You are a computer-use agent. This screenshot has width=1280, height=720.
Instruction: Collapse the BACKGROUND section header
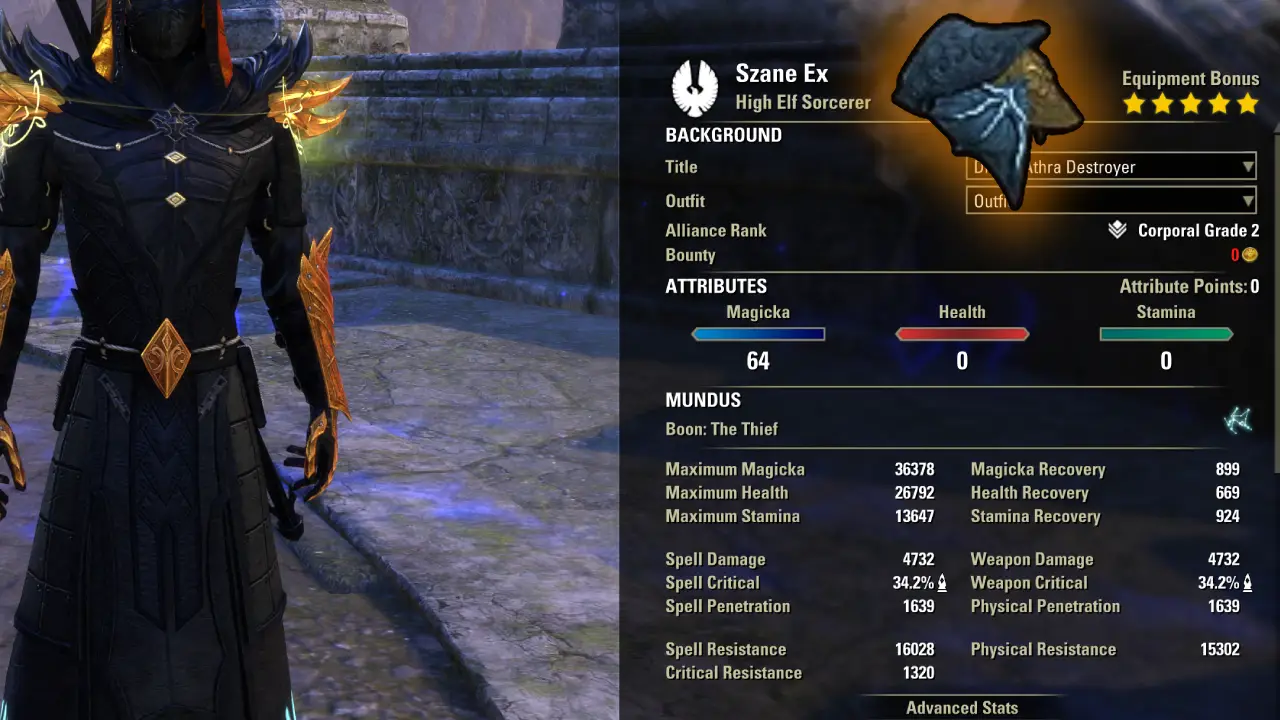(x=723, y=134)
